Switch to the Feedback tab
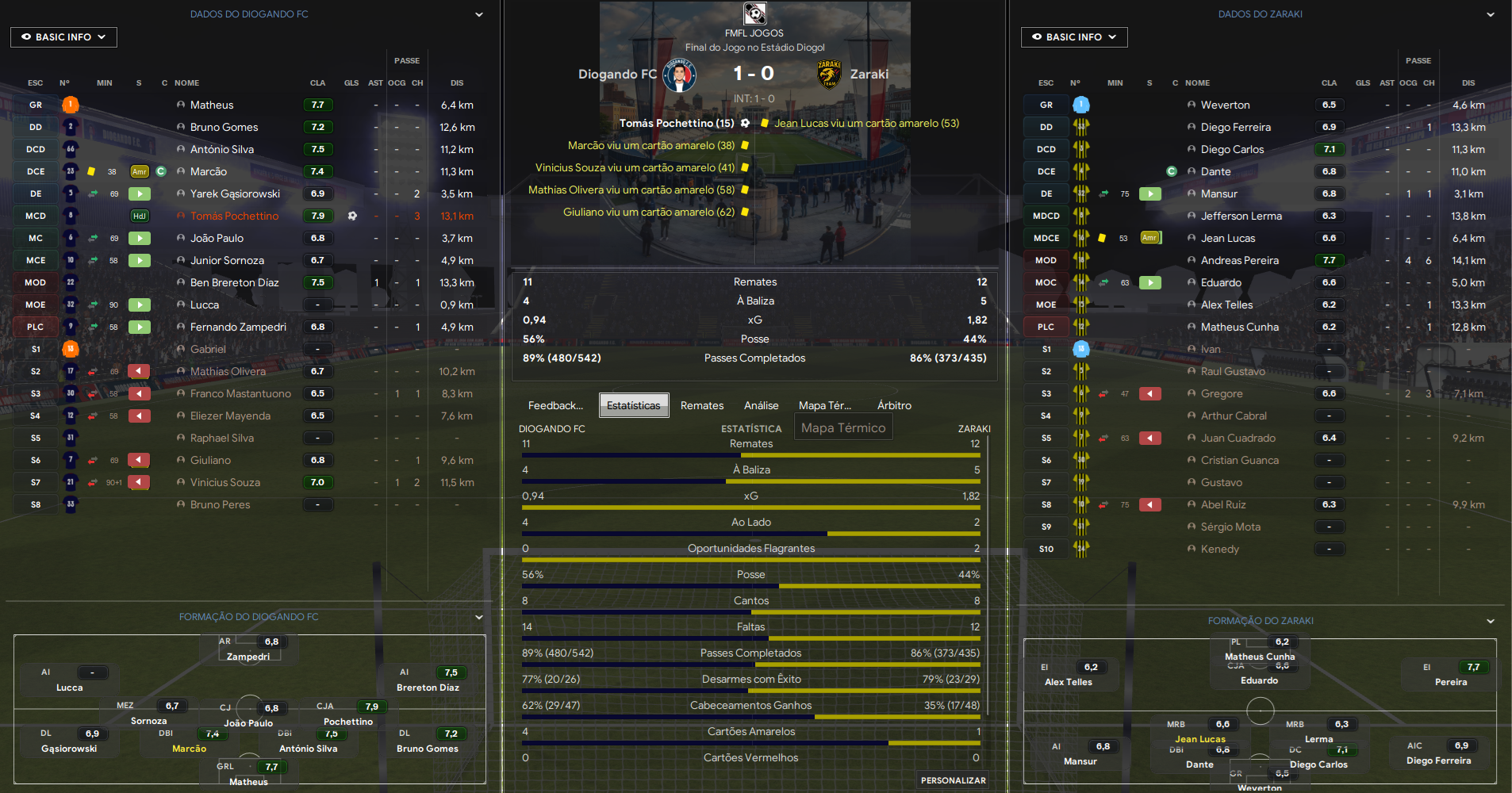The image size is (1512, 793). coord(555,405)
